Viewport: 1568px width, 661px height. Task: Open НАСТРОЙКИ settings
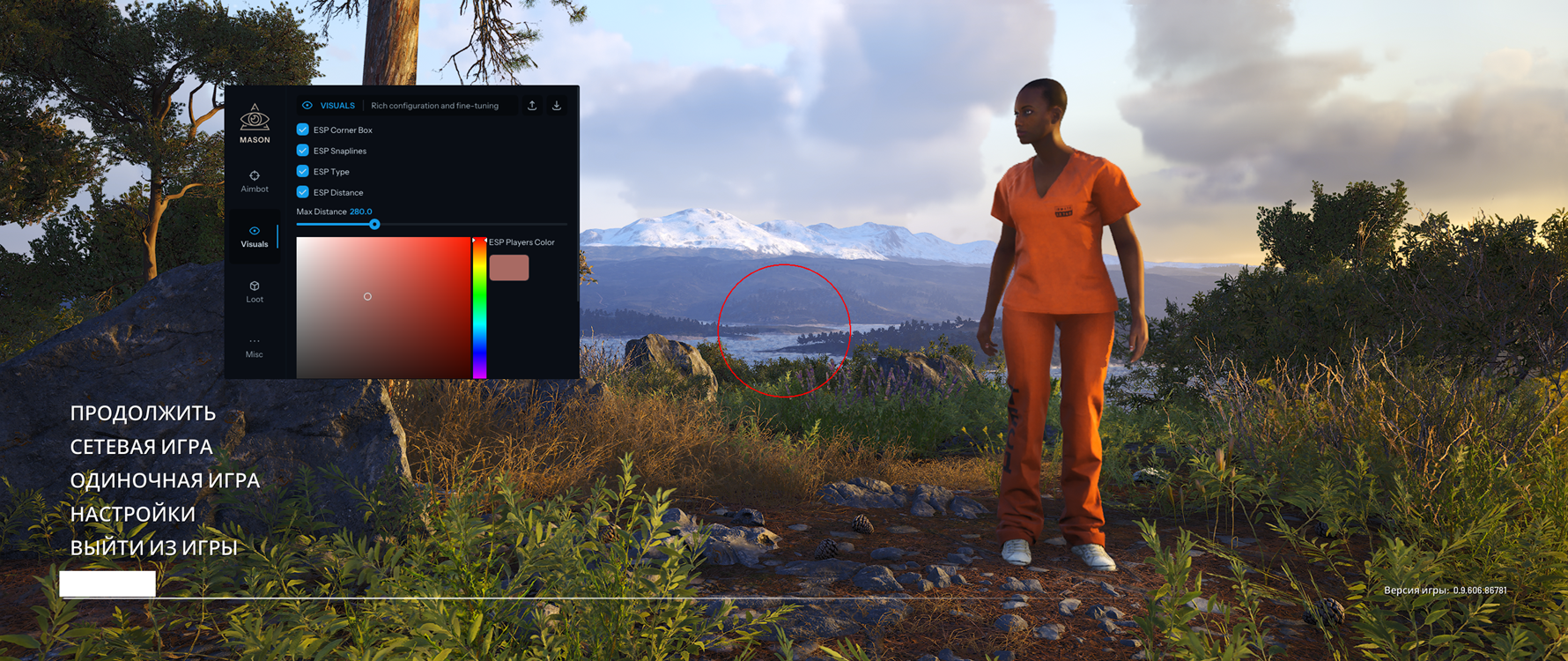(x=132, y=514)
